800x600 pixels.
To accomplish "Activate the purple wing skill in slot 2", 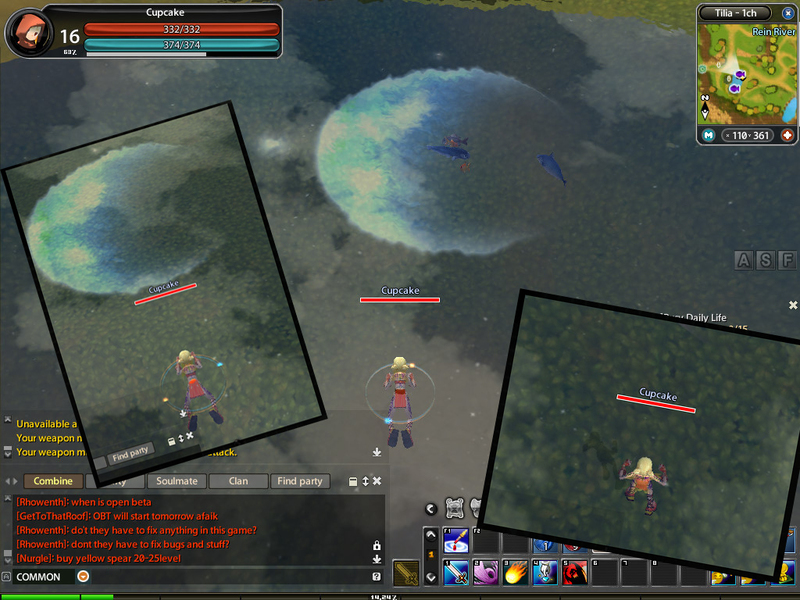I will (x=486, y=574).
